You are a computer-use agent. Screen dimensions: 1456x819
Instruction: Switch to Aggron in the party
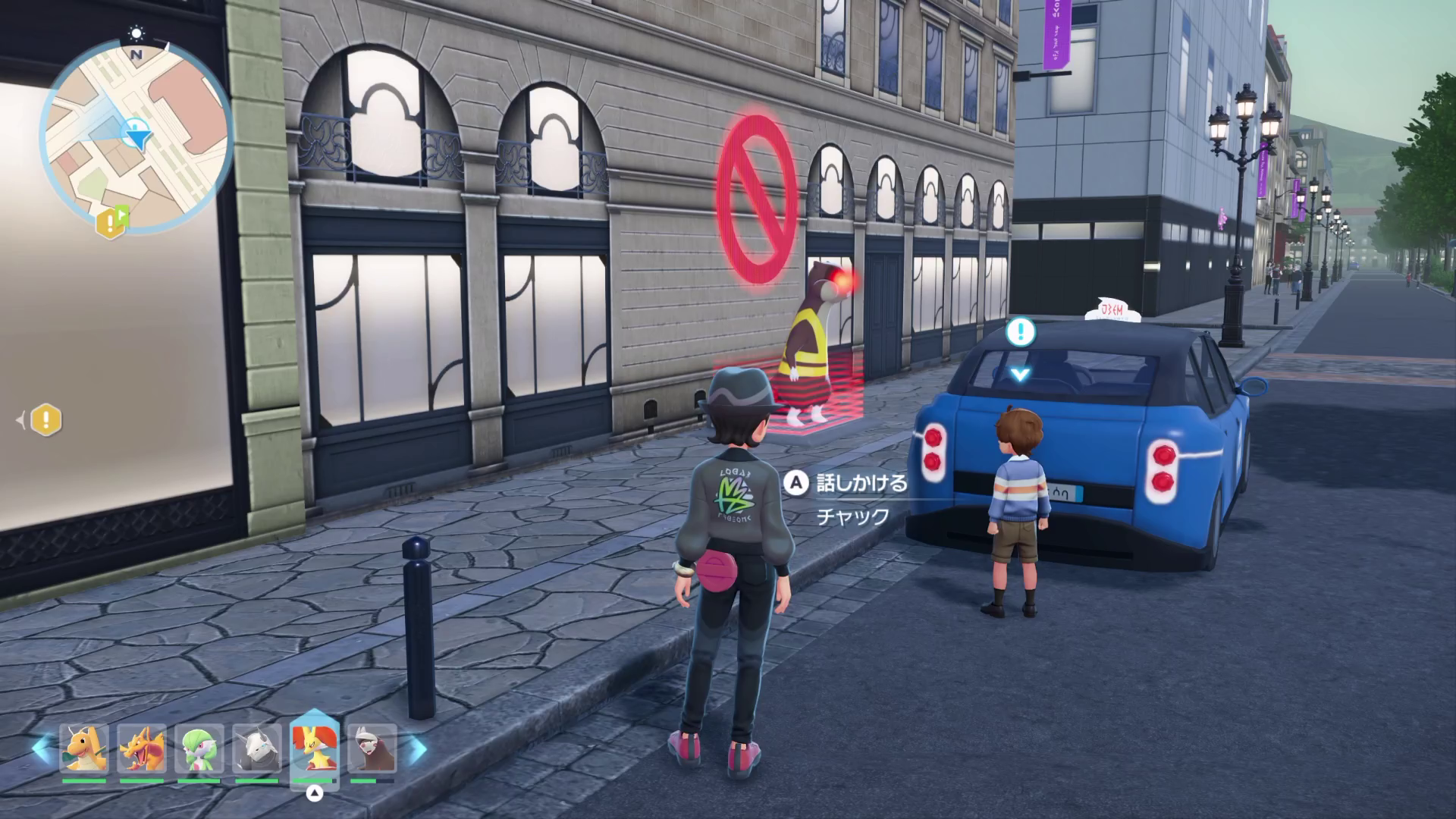pyautogui.click(x=257, y=749)
